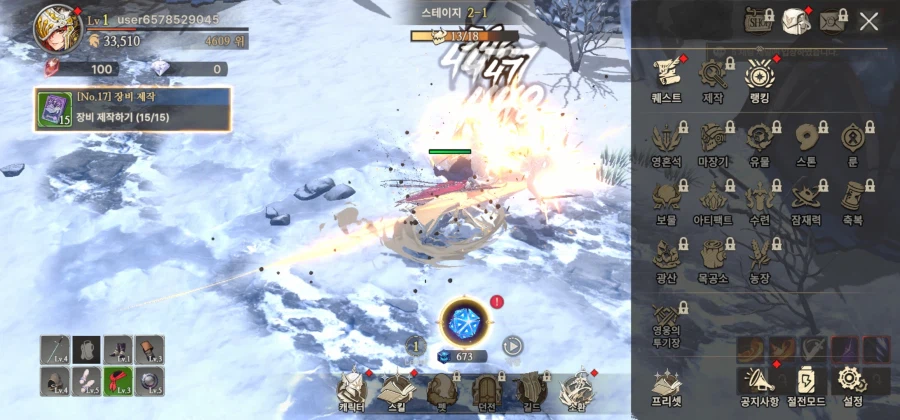Viewport: 900px width, 420px height.
Task: Open the 랭킹 (Ranking) menu
Action: [760, 78]
